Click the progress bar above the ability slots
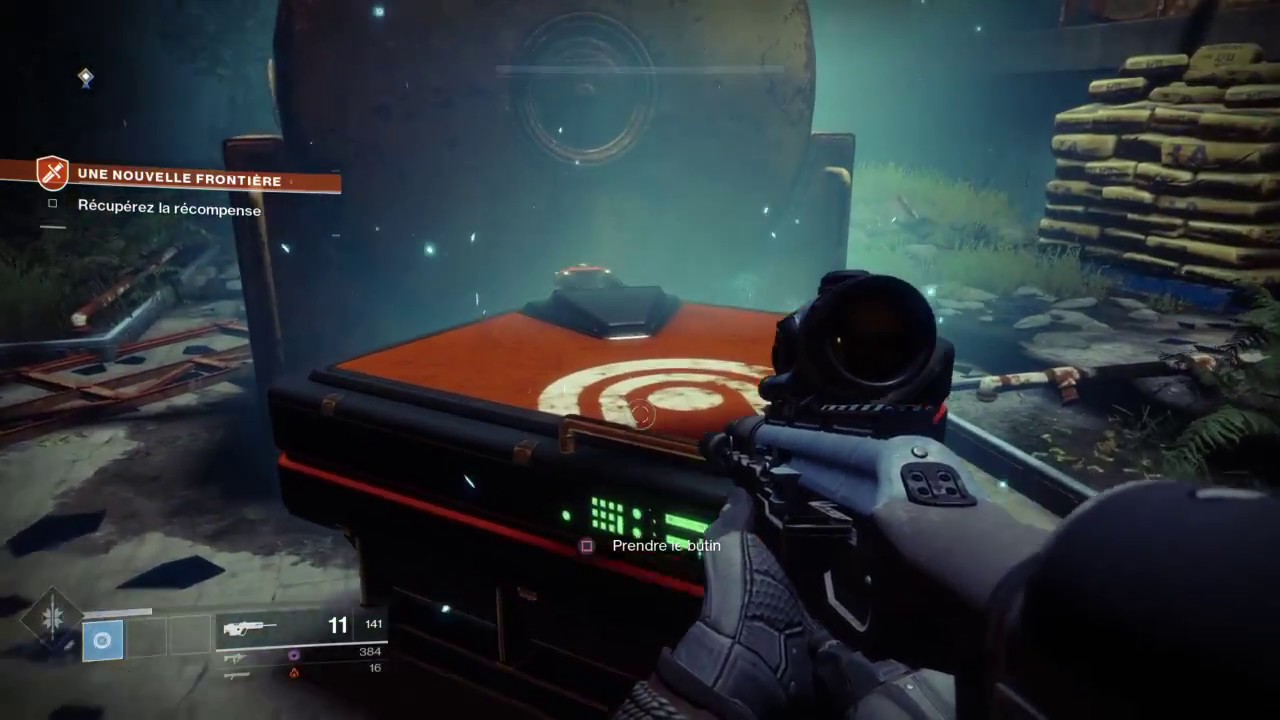This screenshot has width=1280, height=720. [x=118, y=611]
